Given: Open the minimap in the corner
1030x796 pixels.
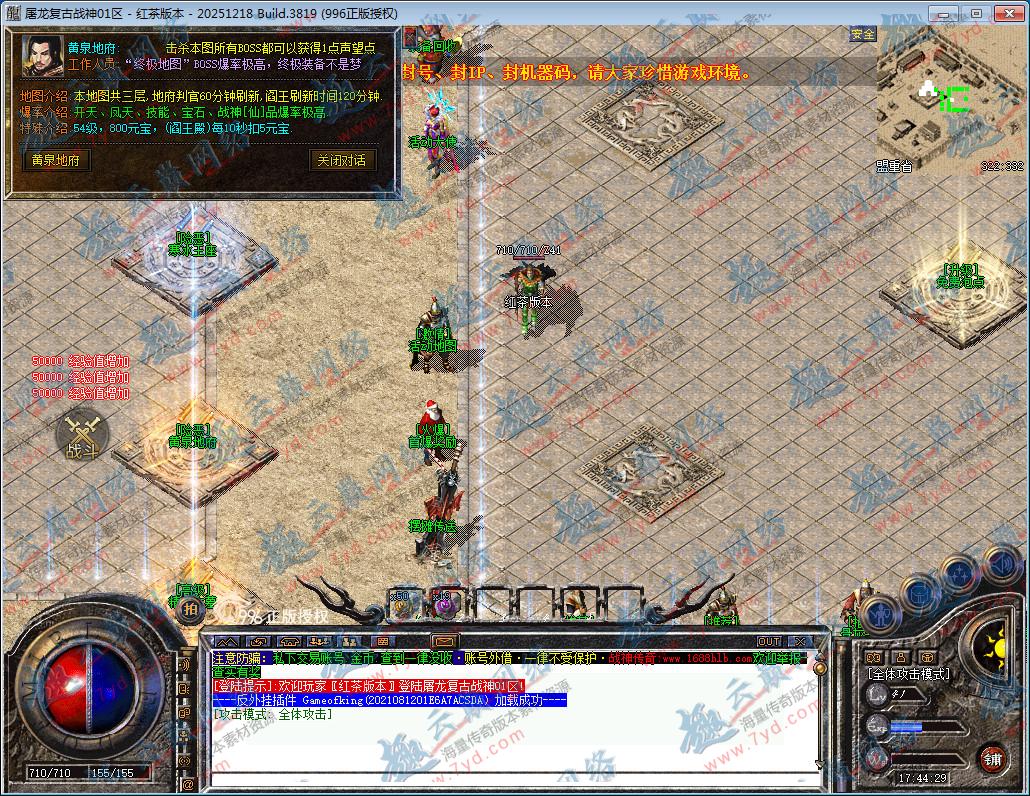Looking at the screenshot, I should 950,98.
